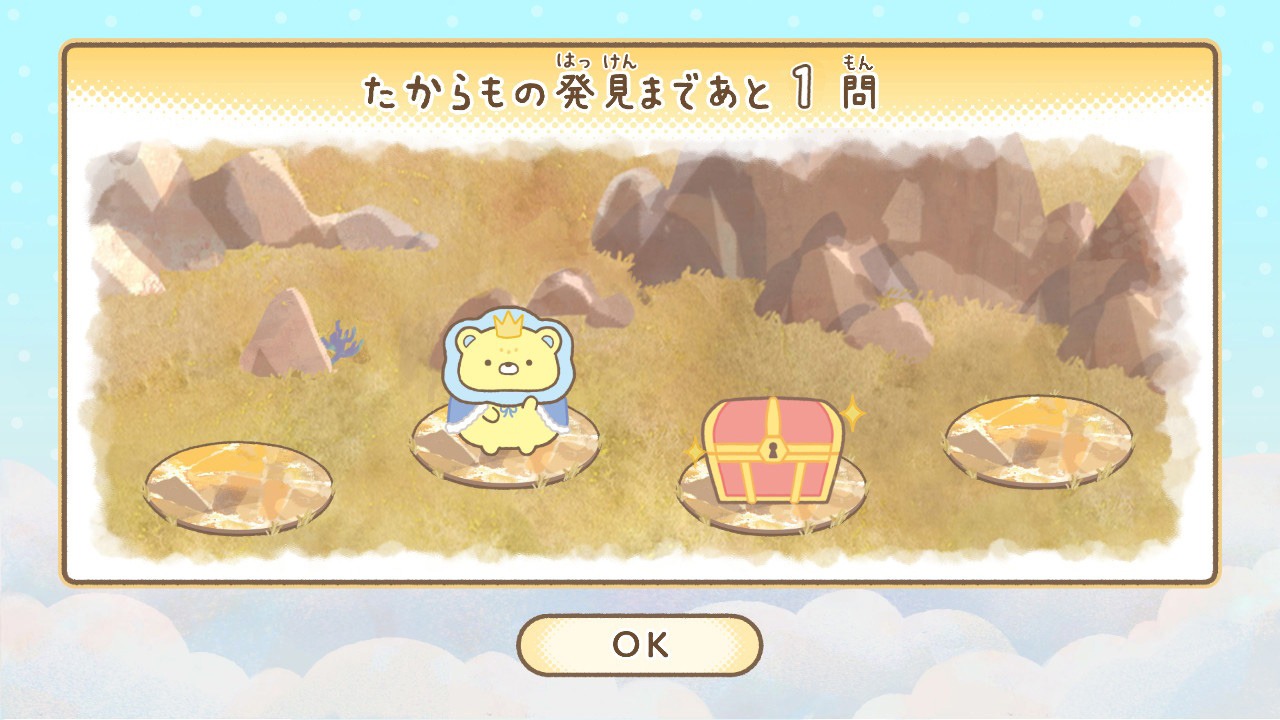Select the number 1 in the title text
The height and width of the screenshot is (720, 1280).
[800, 85]
